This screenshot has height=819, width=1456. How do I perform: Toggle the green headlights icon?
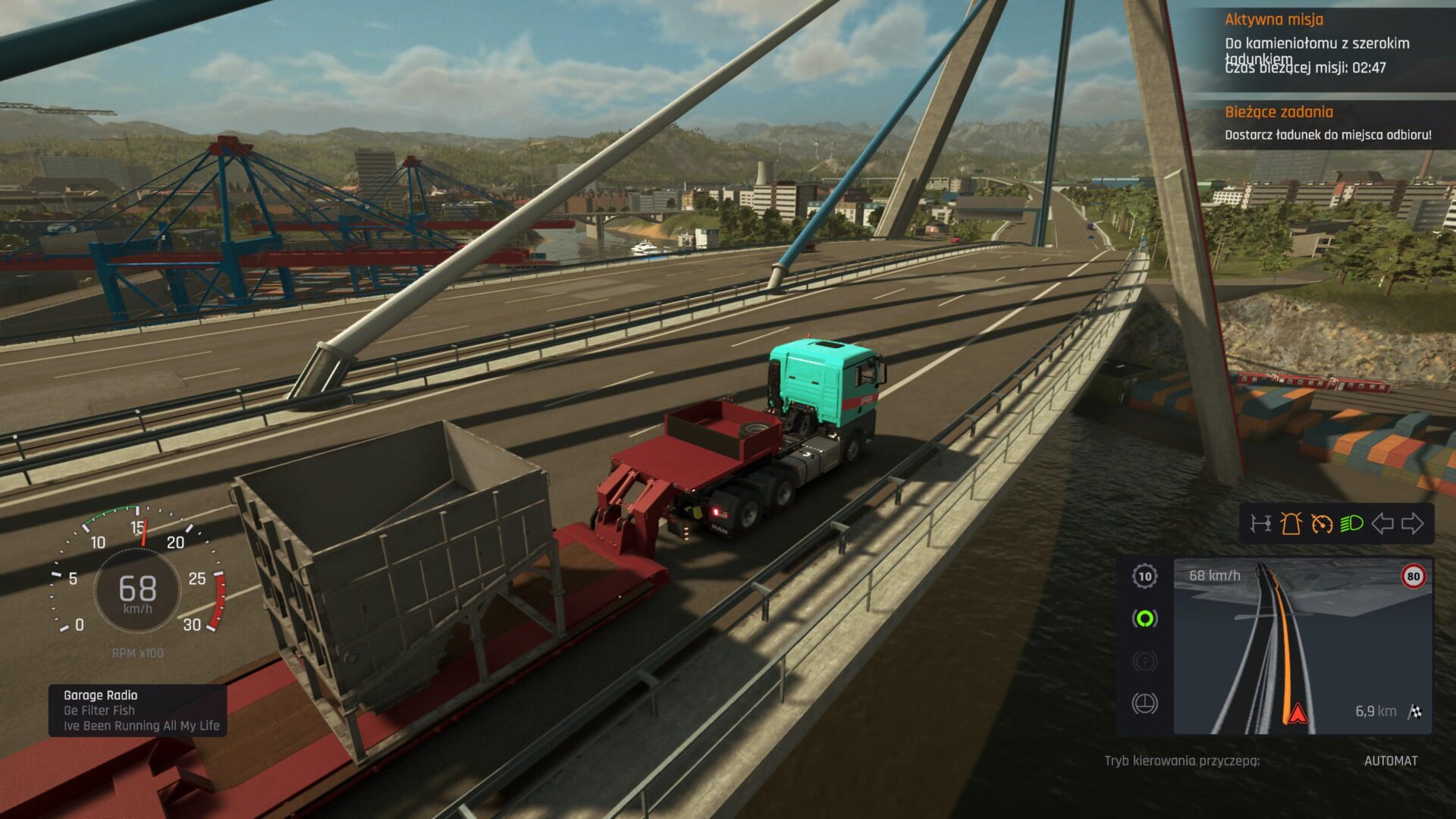[x=1351, y=523]
